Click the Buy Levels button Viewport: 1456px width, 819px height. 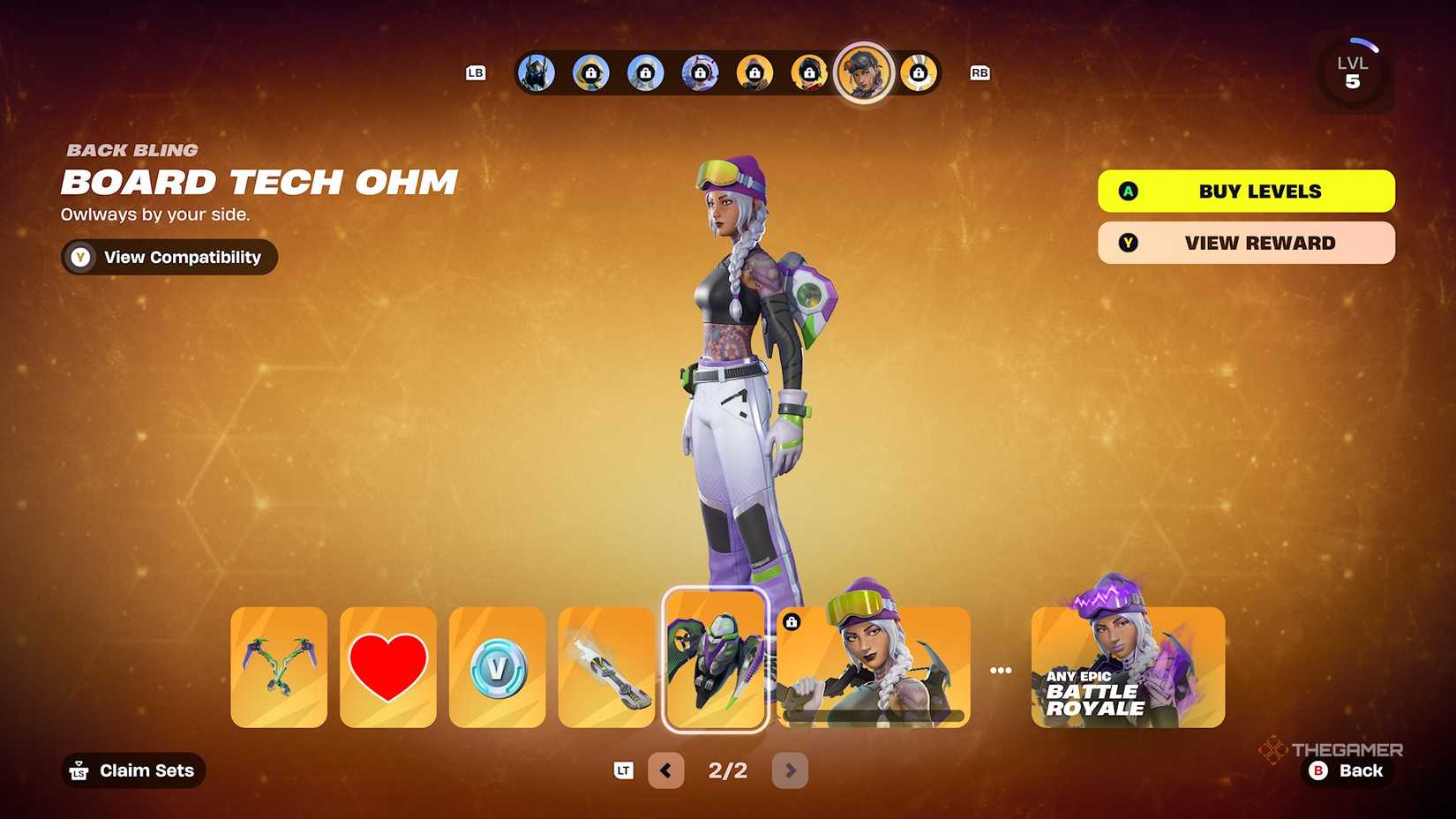(1245, 191)
